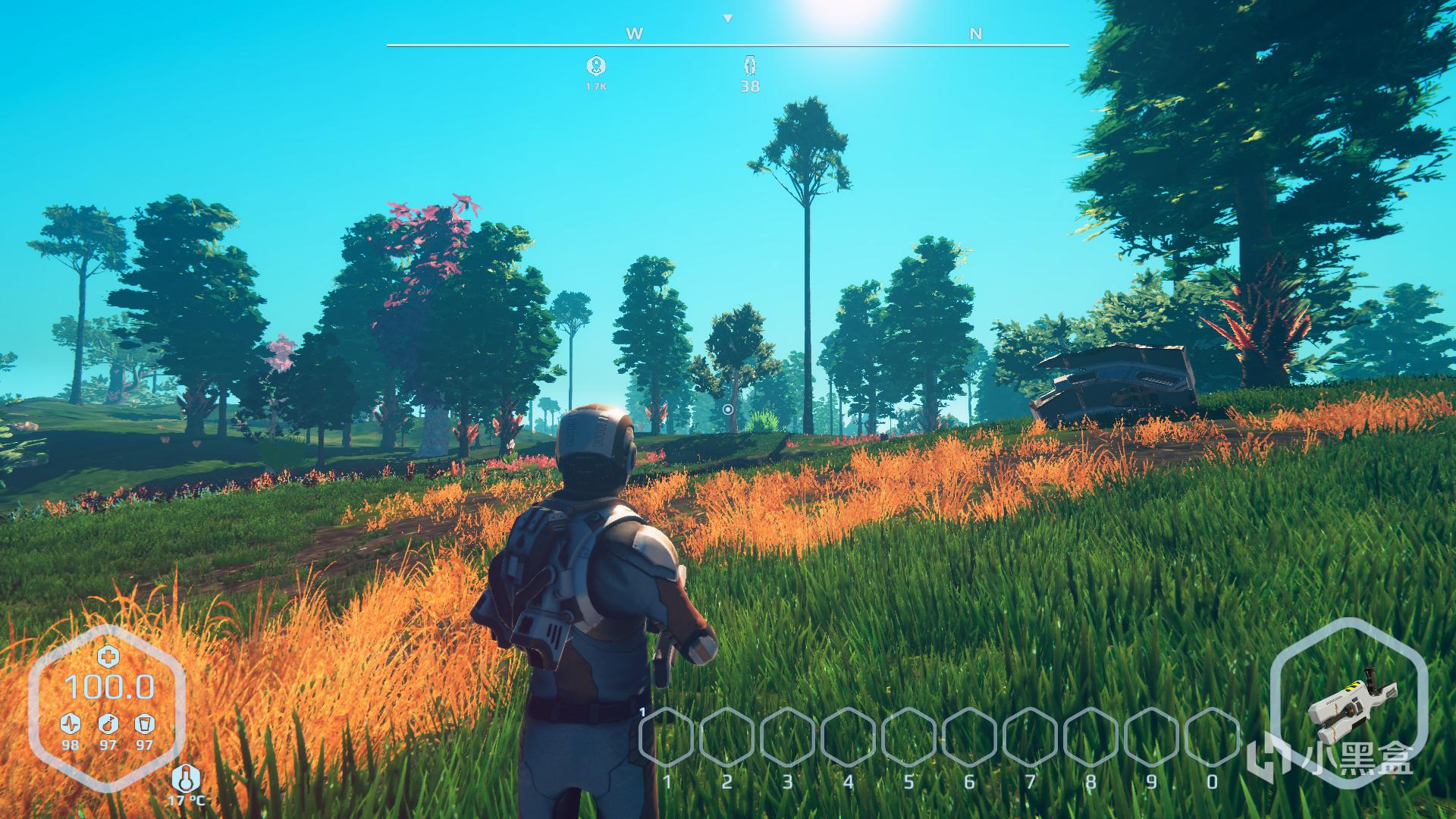Click the 1.7K location pin compass marker

[x=596, y=66]
